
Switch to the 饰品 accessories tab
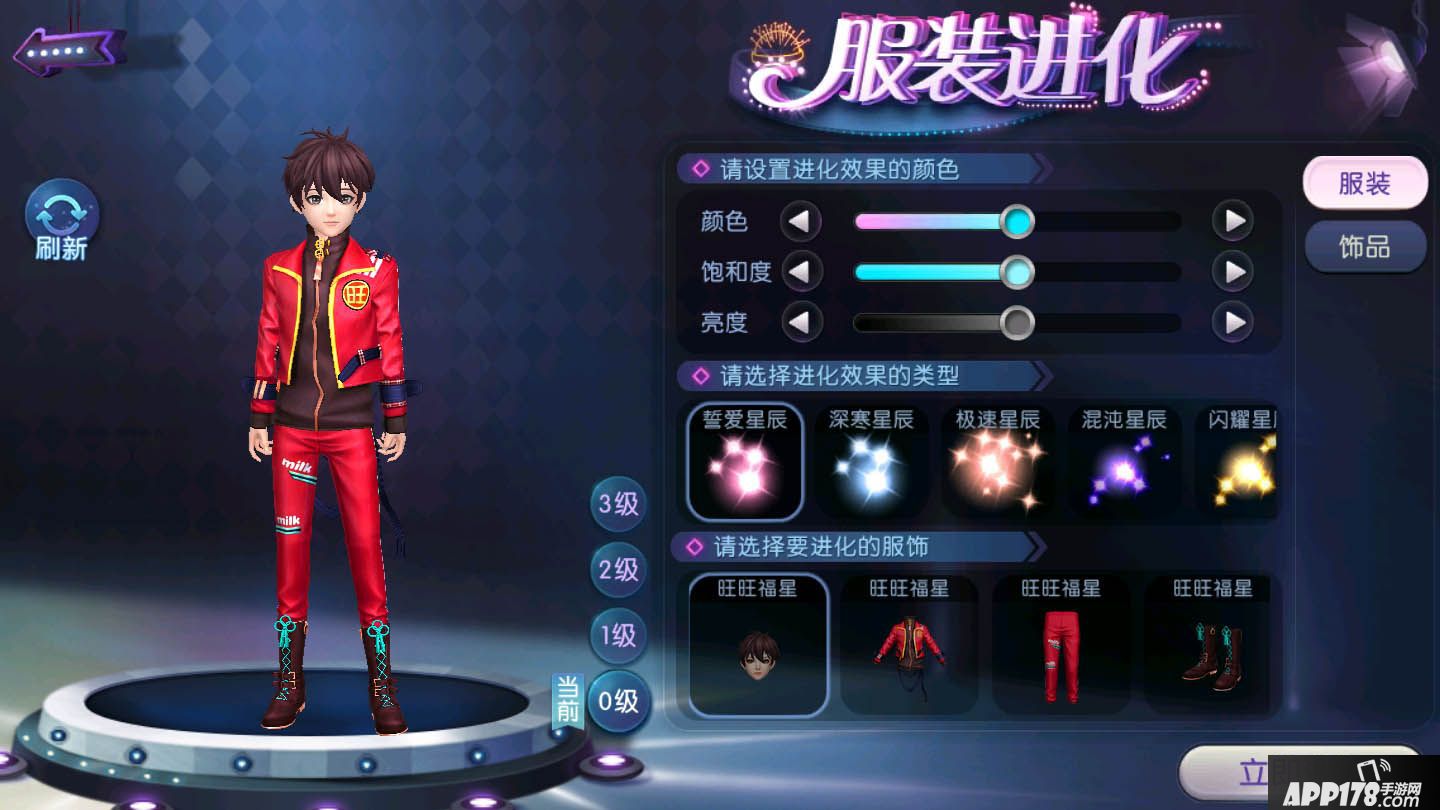point(1365,245)
